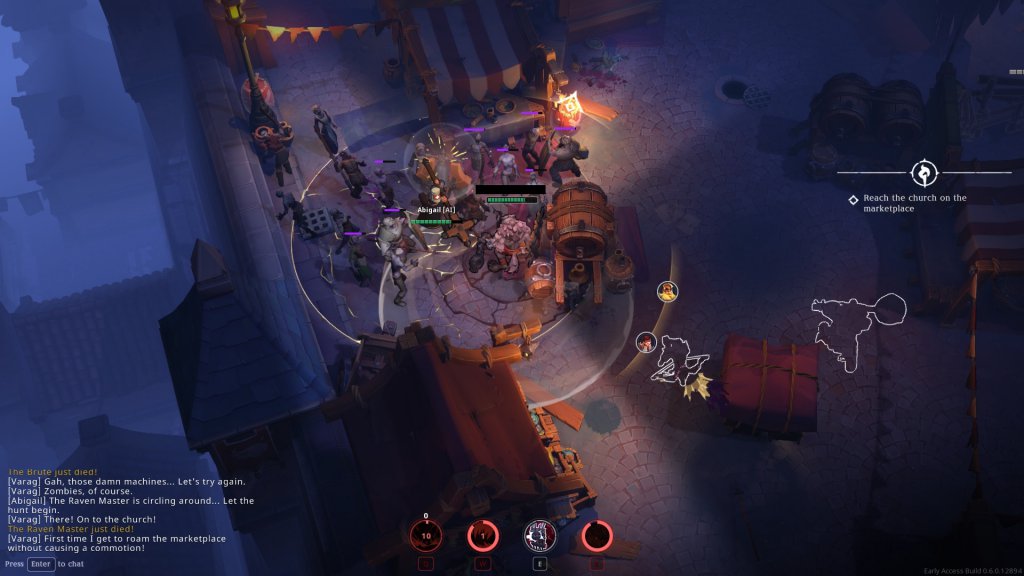This screenshot has width=1024, height=576.
Task: Select the red-haired teammate portrait marker
Action: 646,342
